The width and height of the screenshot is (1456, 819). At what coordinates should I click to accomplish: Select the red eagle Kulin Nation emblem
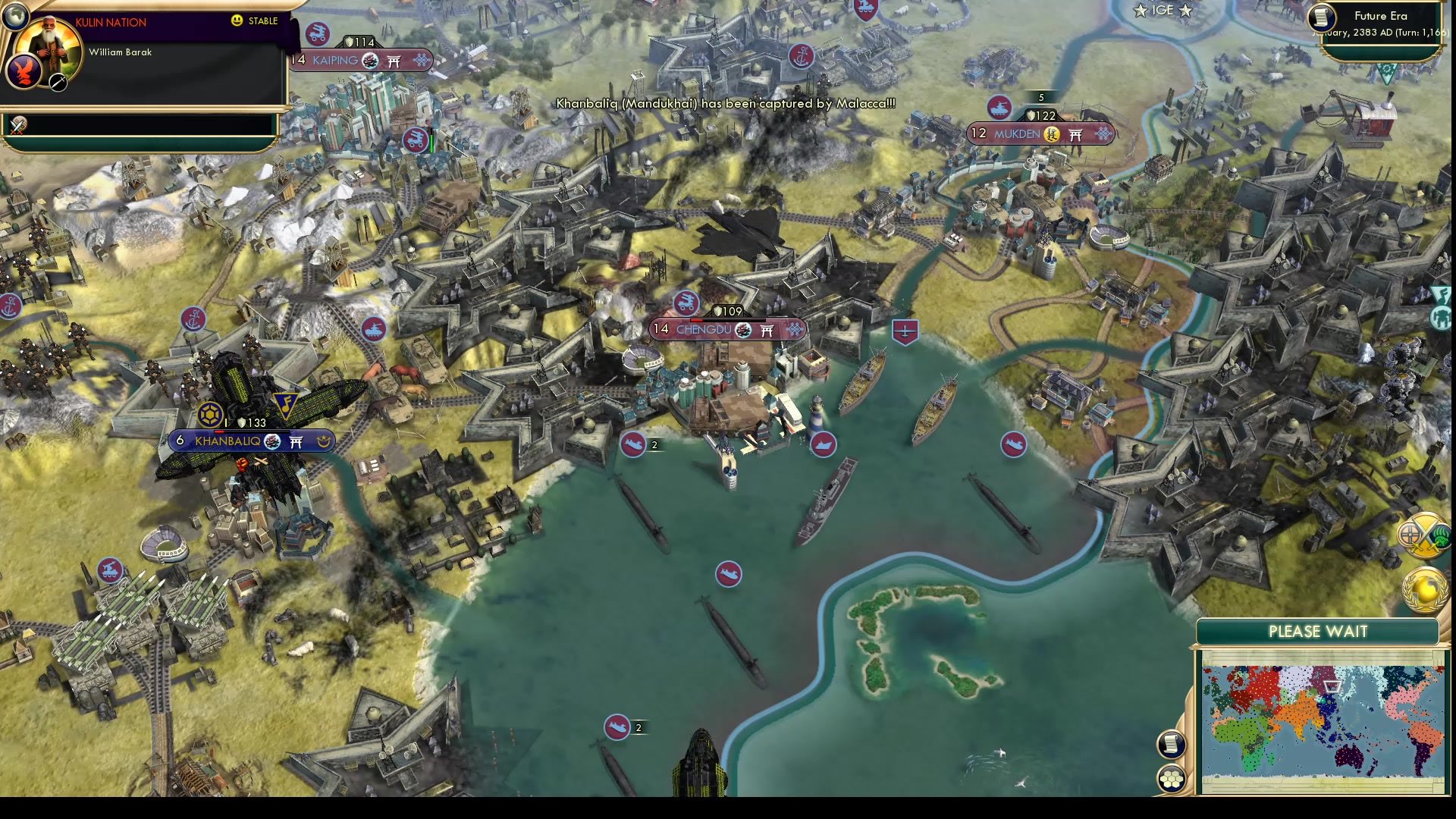point(26,74)
